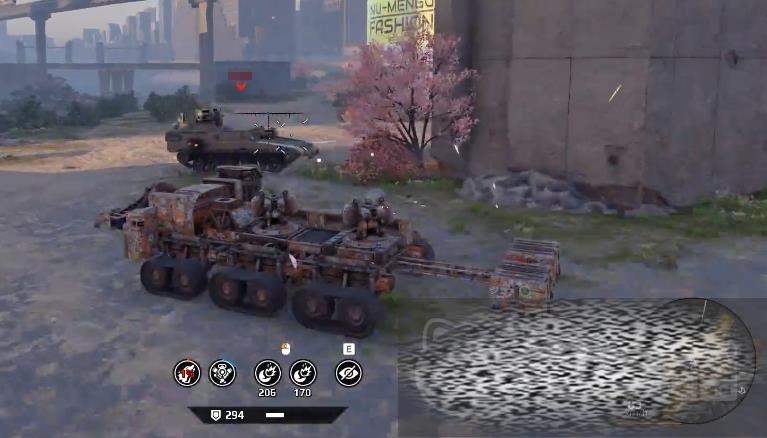The image size is (767, 438).
Task: Activate the engine booster module icon
Action: tap(222, 373)
